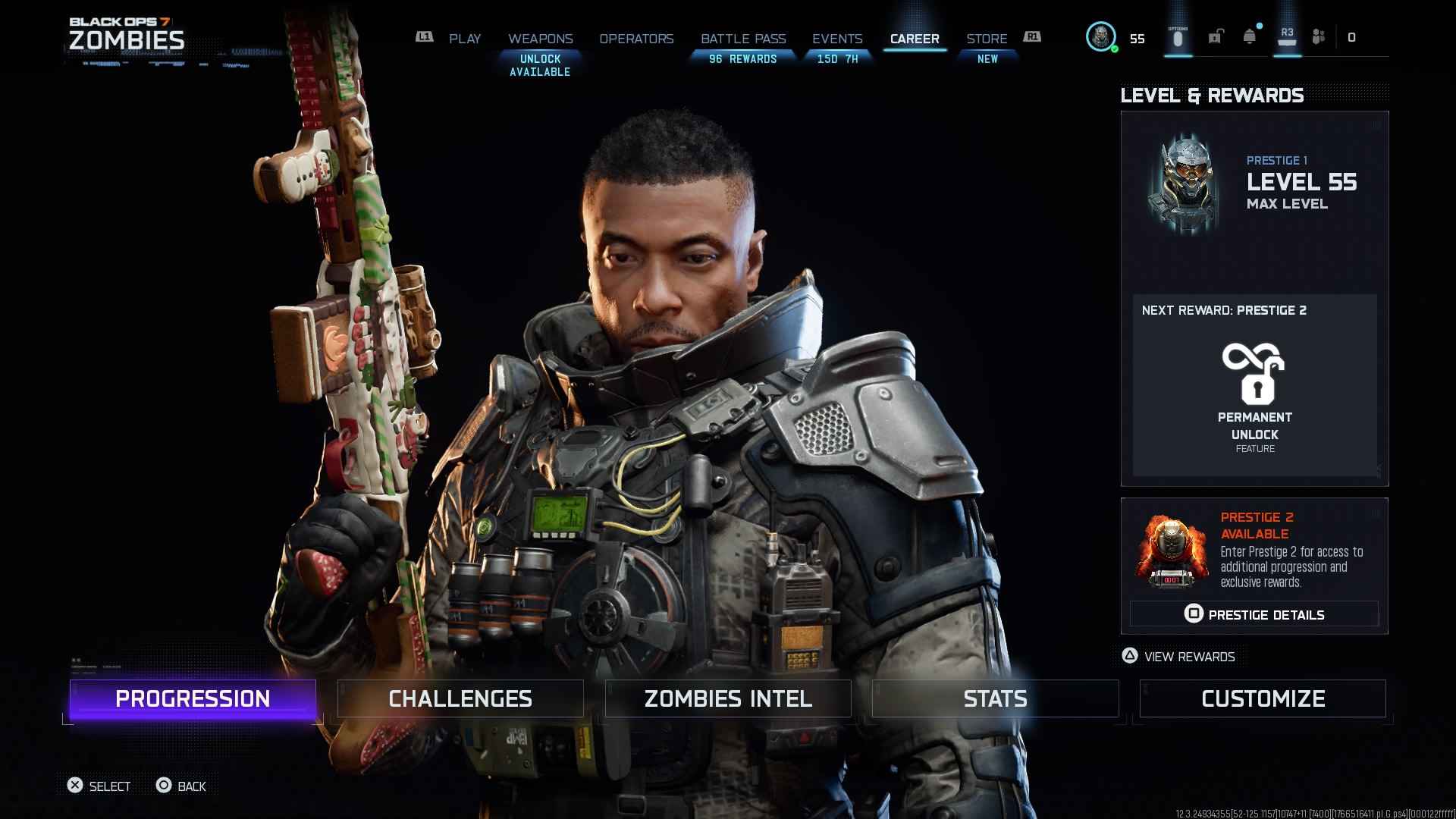Viewport: 1456px width, 819px height.
Task: Select the CAREER menu item
Action: [x=915, y=39]
